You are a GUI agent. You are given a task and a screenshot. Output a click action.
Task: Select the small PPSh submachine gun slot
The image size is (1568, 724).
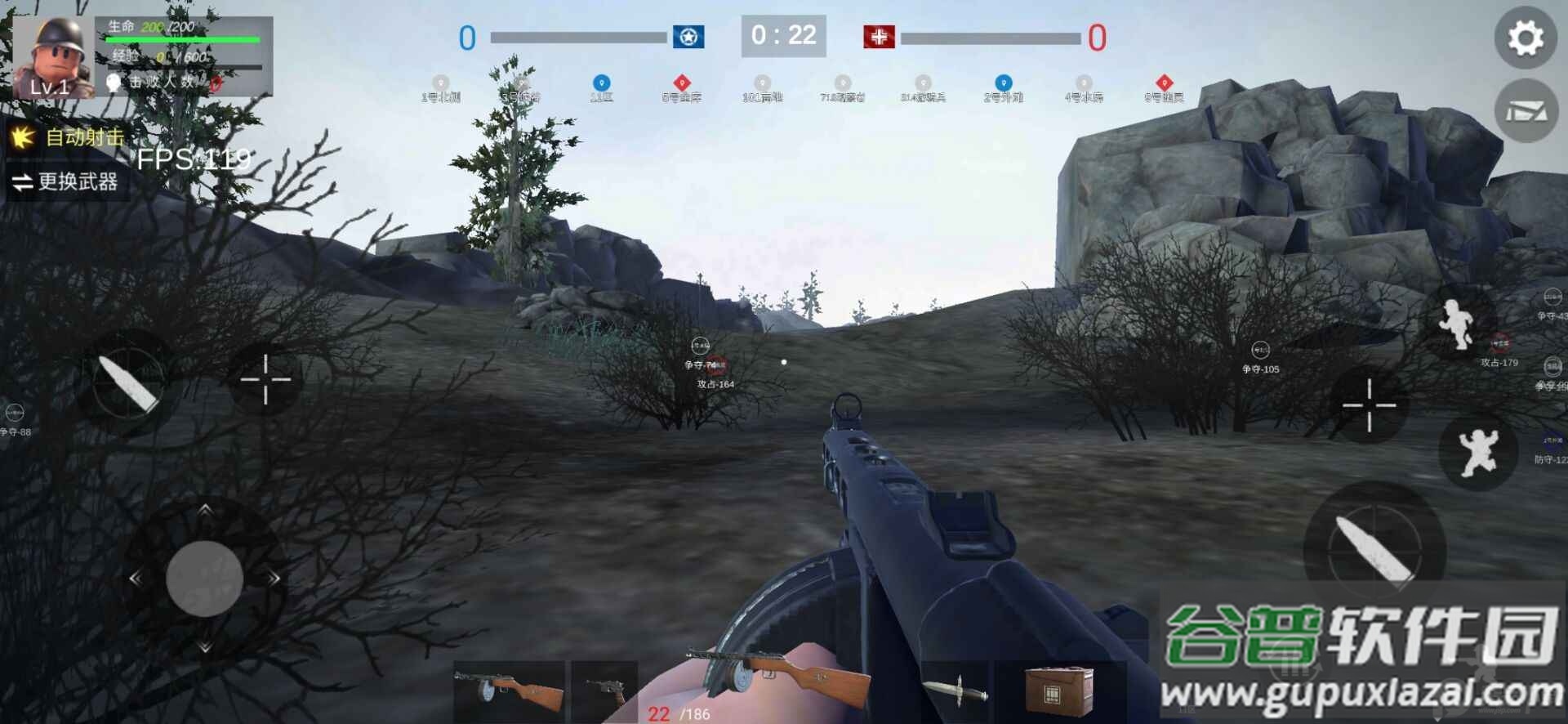click(510, 691)
